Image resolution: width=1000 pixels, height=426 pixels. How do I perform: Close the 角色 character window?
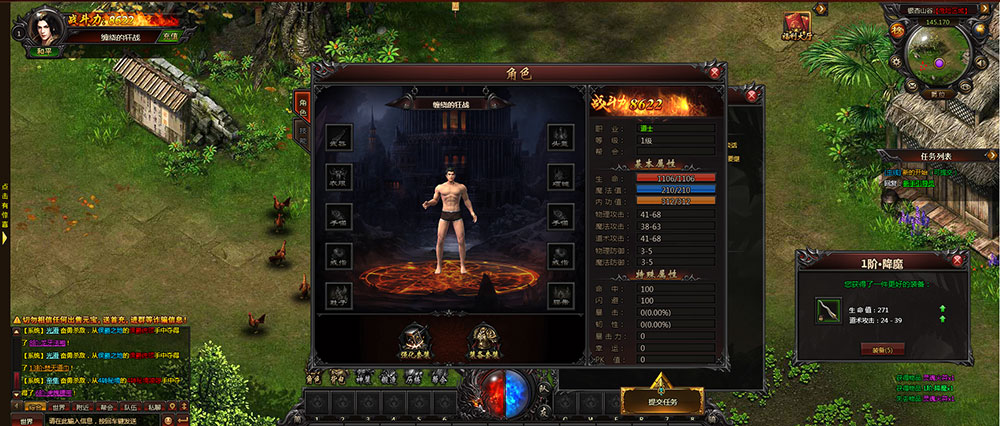point(715,72)
